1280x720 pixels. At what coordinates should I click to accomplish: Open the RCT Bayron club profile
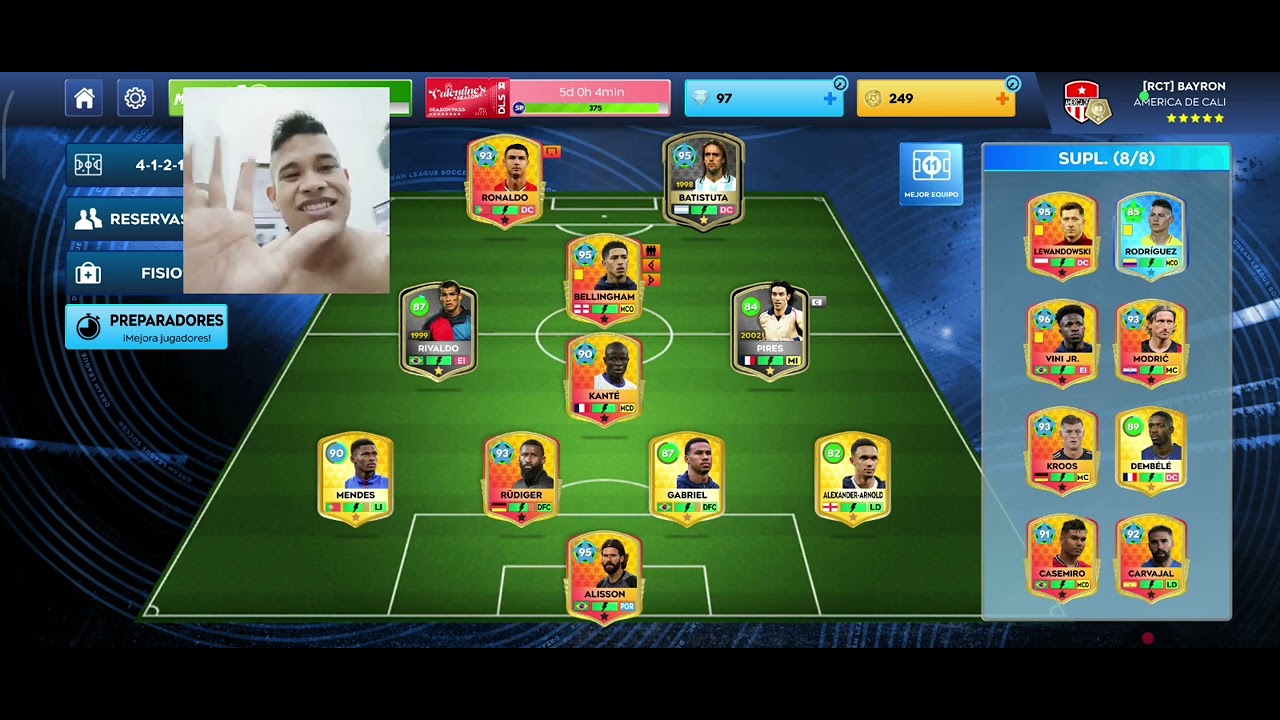tap(1145, 101)
